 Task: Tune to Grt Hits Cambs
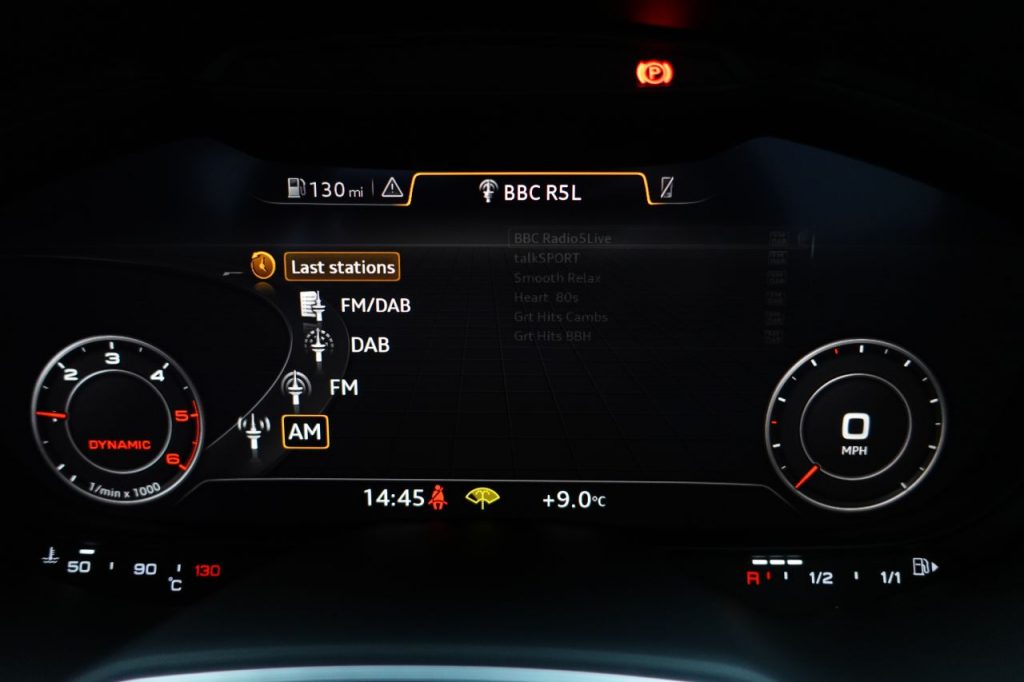point(560,317)
